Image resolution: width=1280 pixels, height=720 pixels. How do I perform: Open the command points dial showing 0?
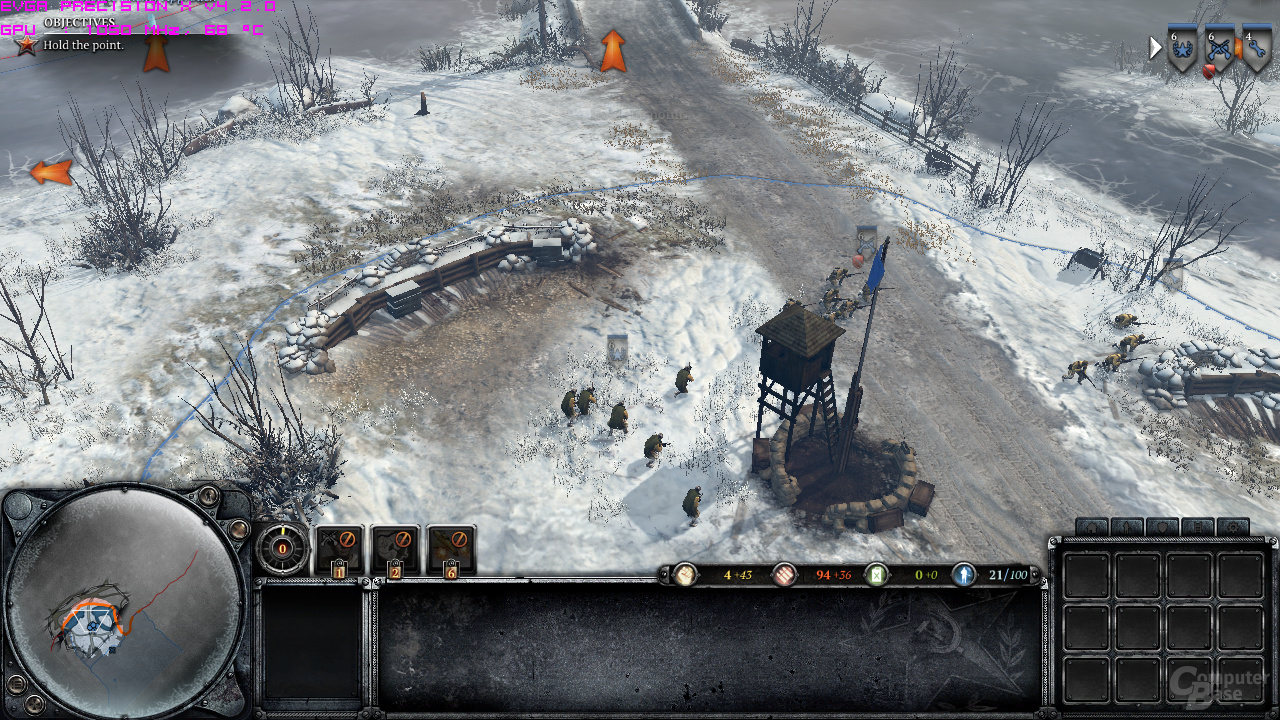click(x=282, y=548)
